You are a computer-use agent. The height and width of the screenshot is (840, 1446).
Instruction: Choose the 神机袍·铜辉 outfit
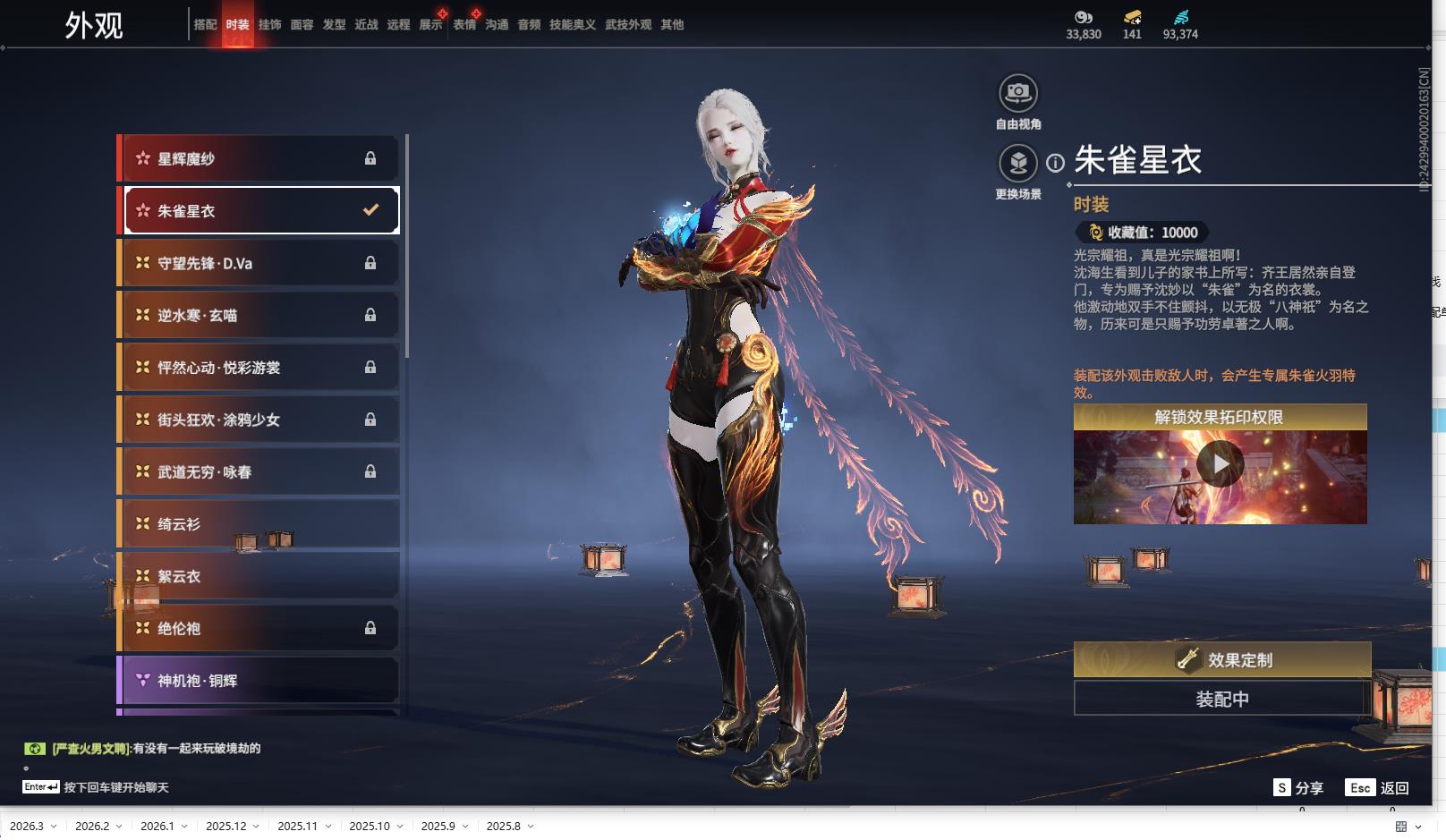tap(259, 681)
